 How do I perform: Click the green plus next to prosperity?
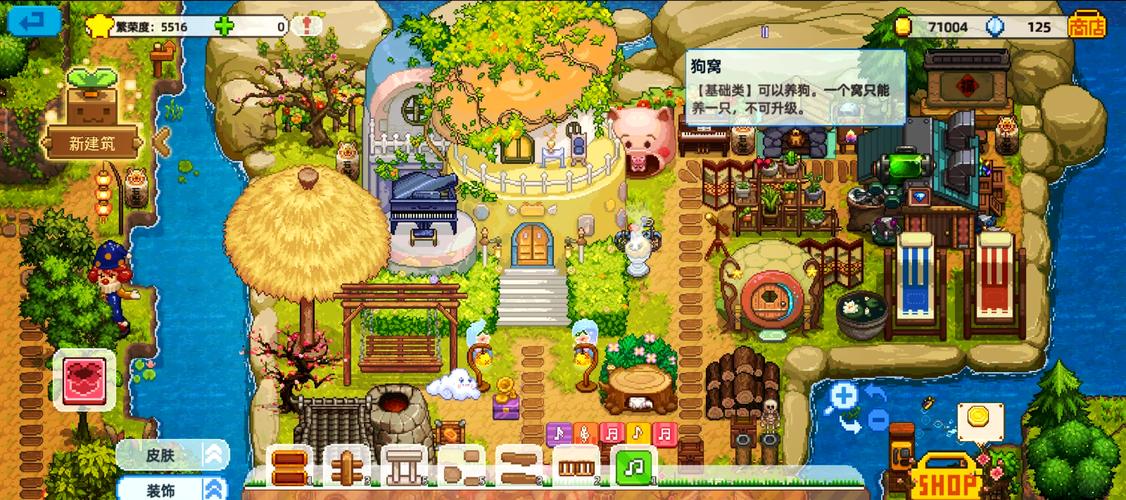click(x=223, y=26)
